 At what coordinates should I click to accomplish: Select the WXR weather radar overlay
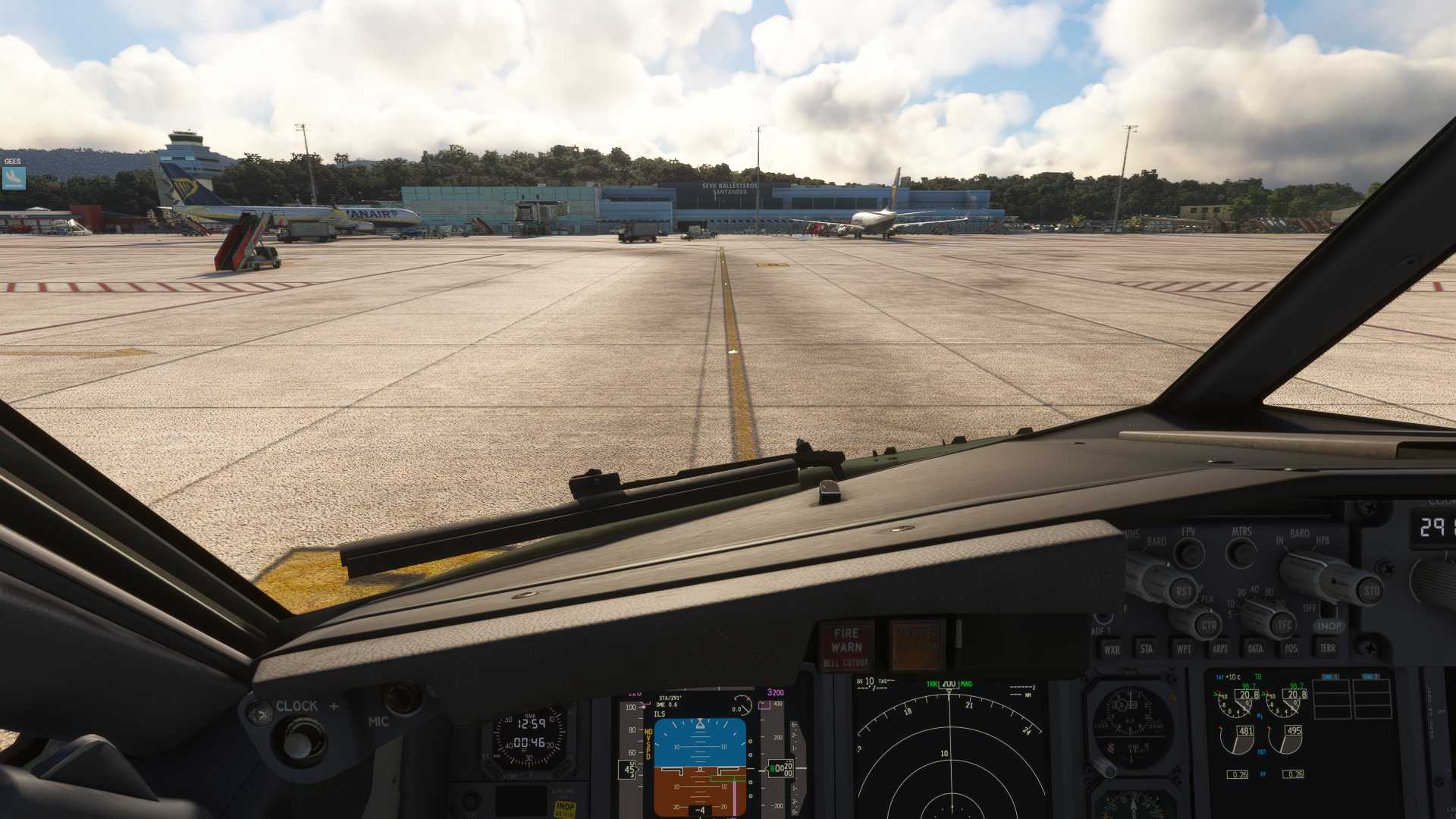click(1112, 648)
